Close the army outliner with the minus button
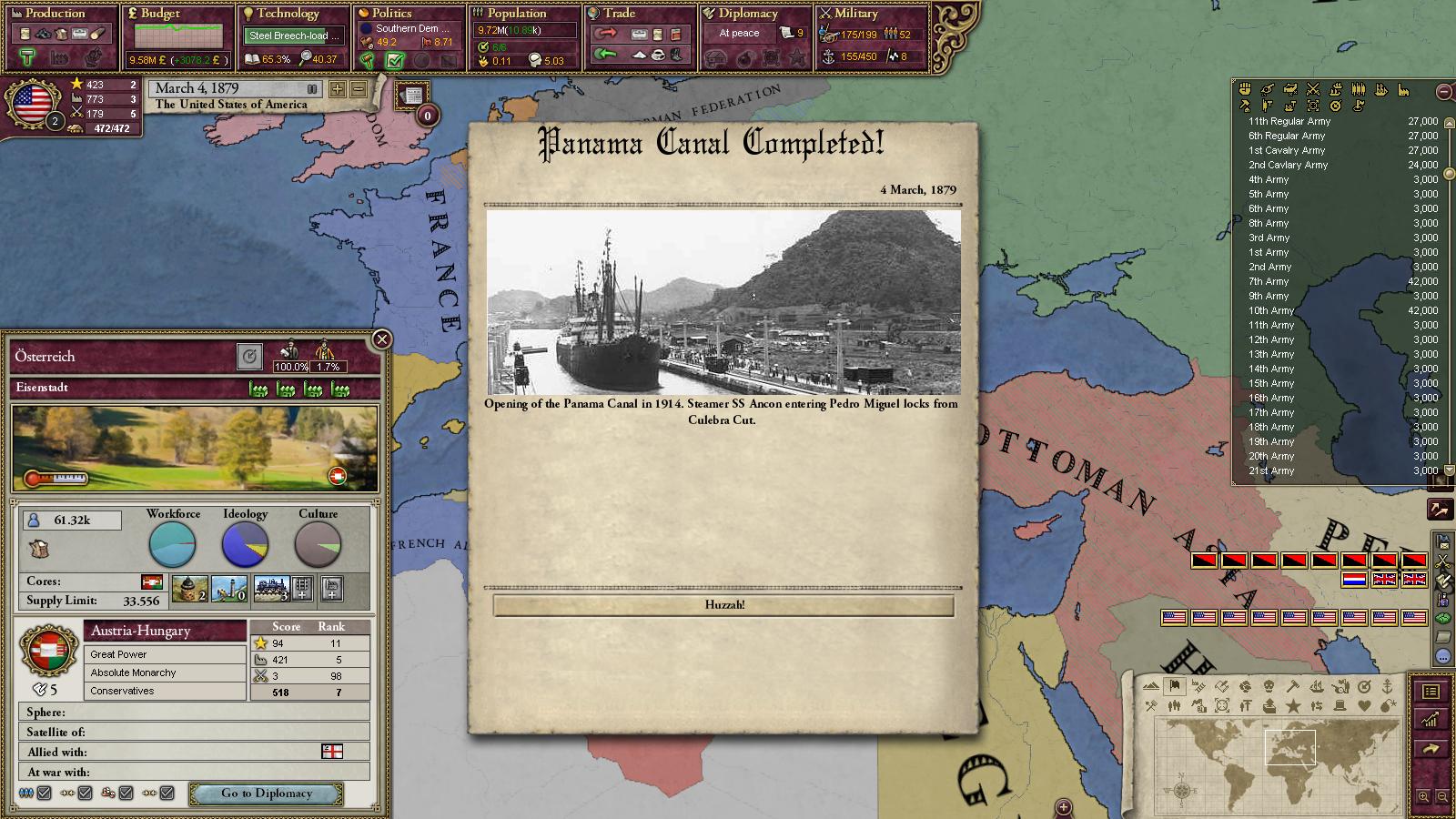The width and height of the screenshot is (1456, 819). point(1444,91)
